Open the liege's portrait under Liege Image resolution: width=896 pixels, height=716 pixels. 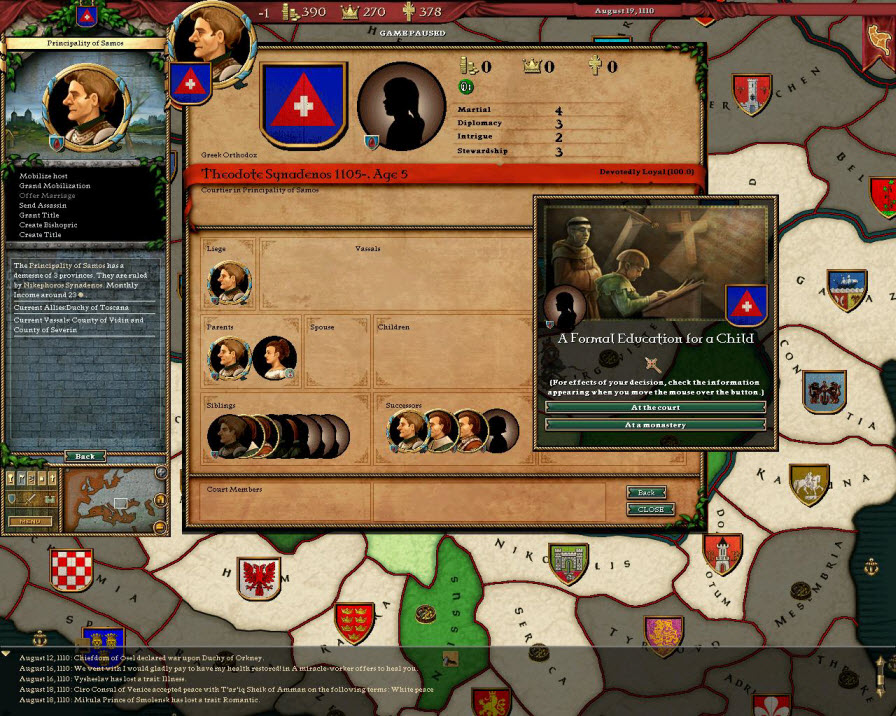point(230,284)
